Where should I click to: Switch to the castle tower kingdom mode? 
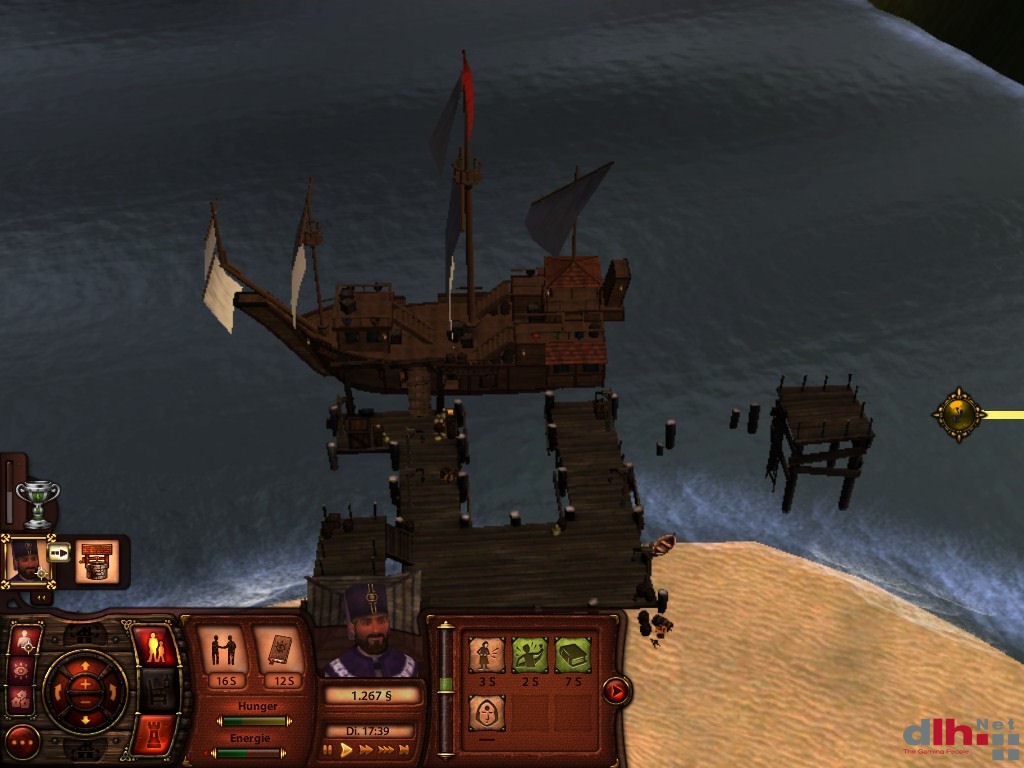[x=154, y=733]
